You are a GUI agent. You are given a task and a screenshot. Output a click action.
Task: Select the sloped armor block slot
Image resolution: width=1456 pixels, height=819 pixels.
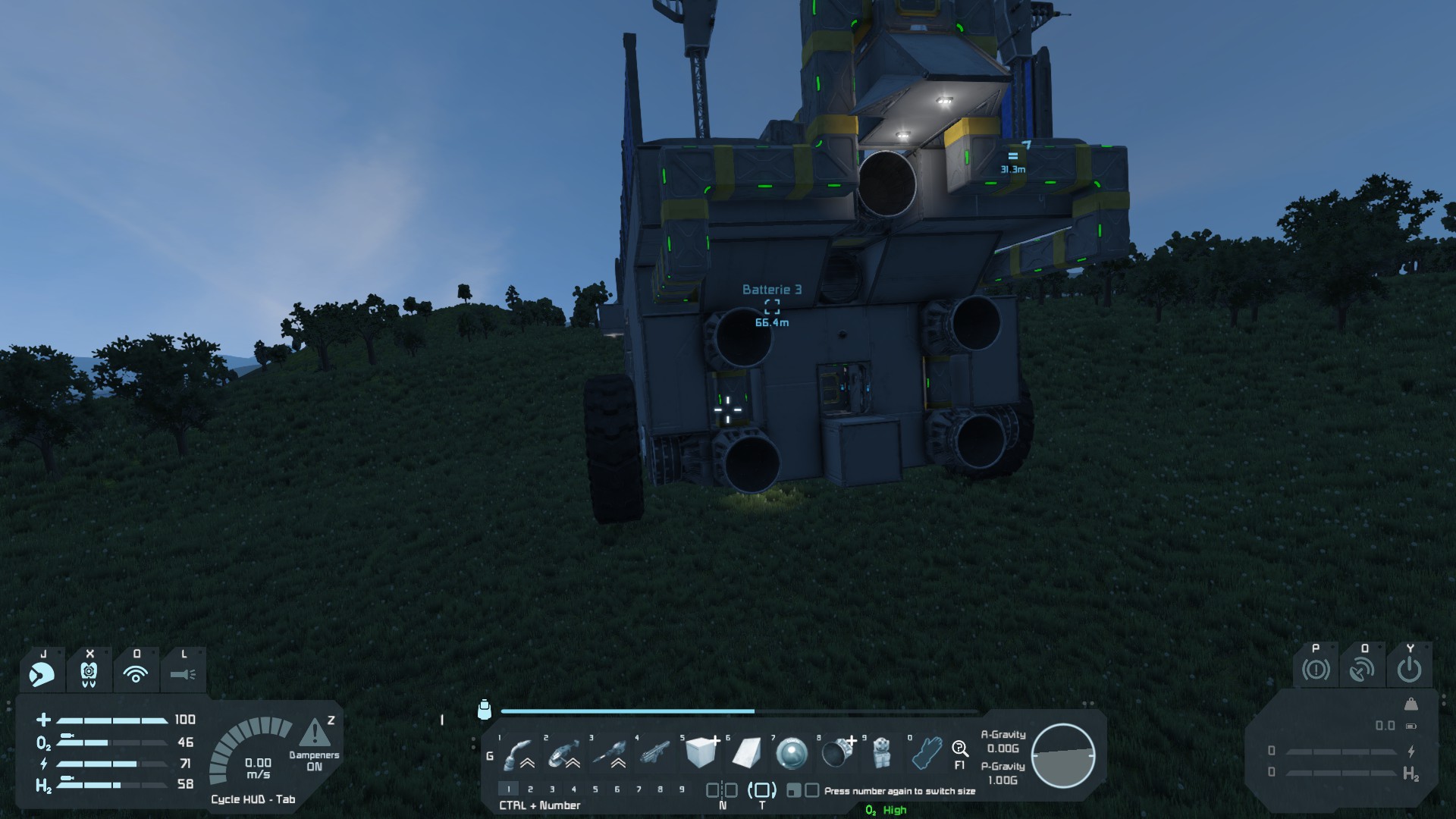coord(746,753)
